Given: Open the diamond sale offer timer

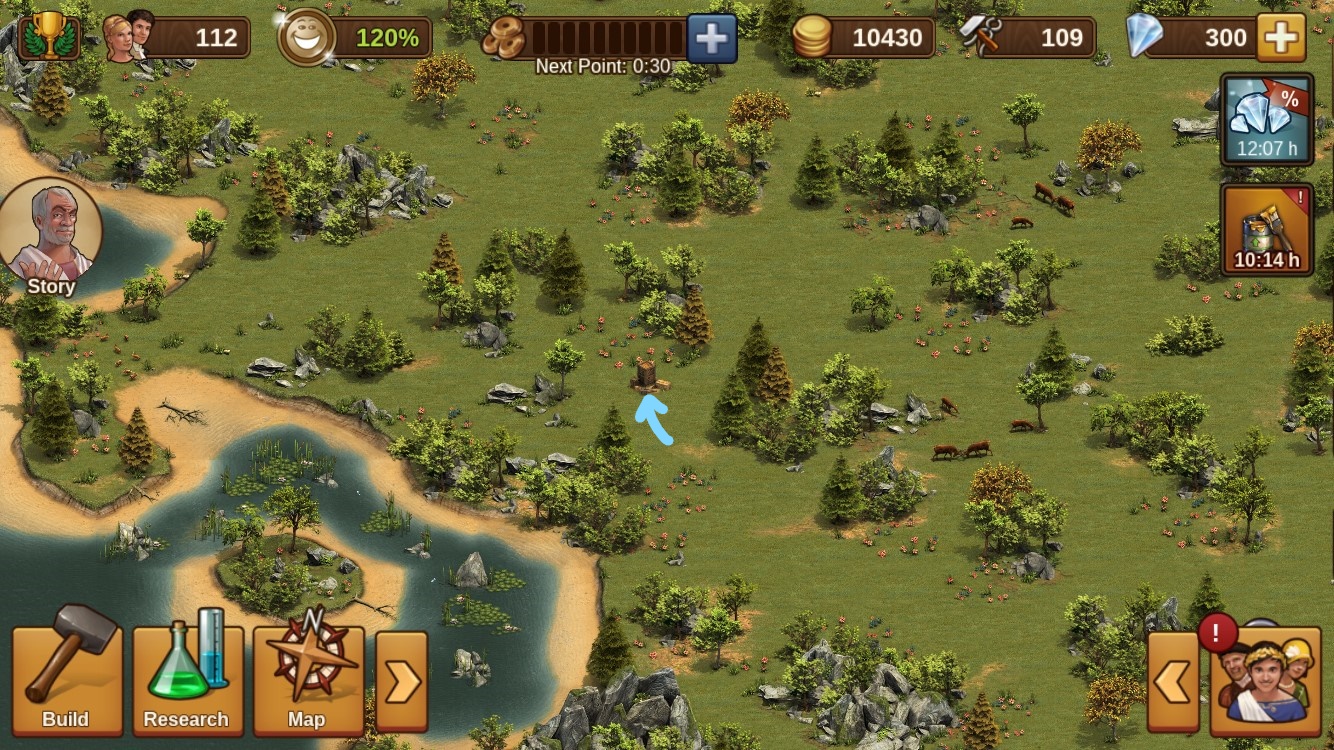Looking at the screenshot, I should [x=1266, y=119].
